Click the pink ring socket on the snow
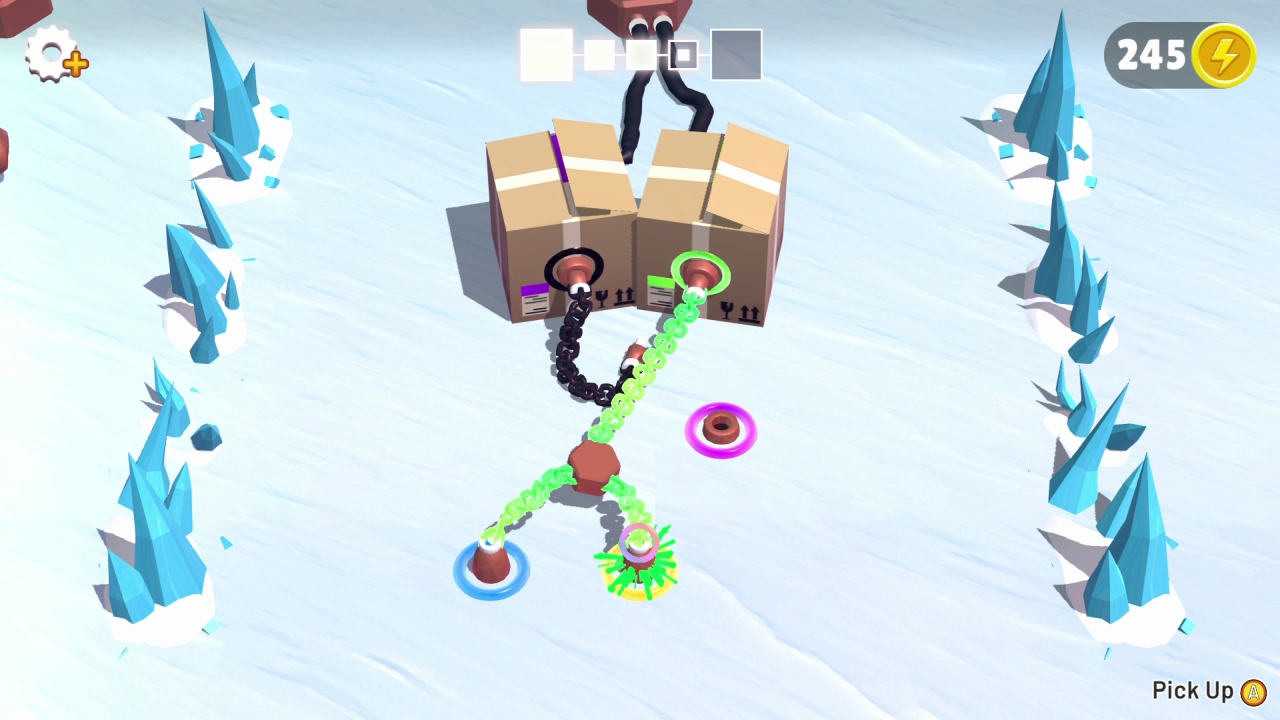 (722, 430)
